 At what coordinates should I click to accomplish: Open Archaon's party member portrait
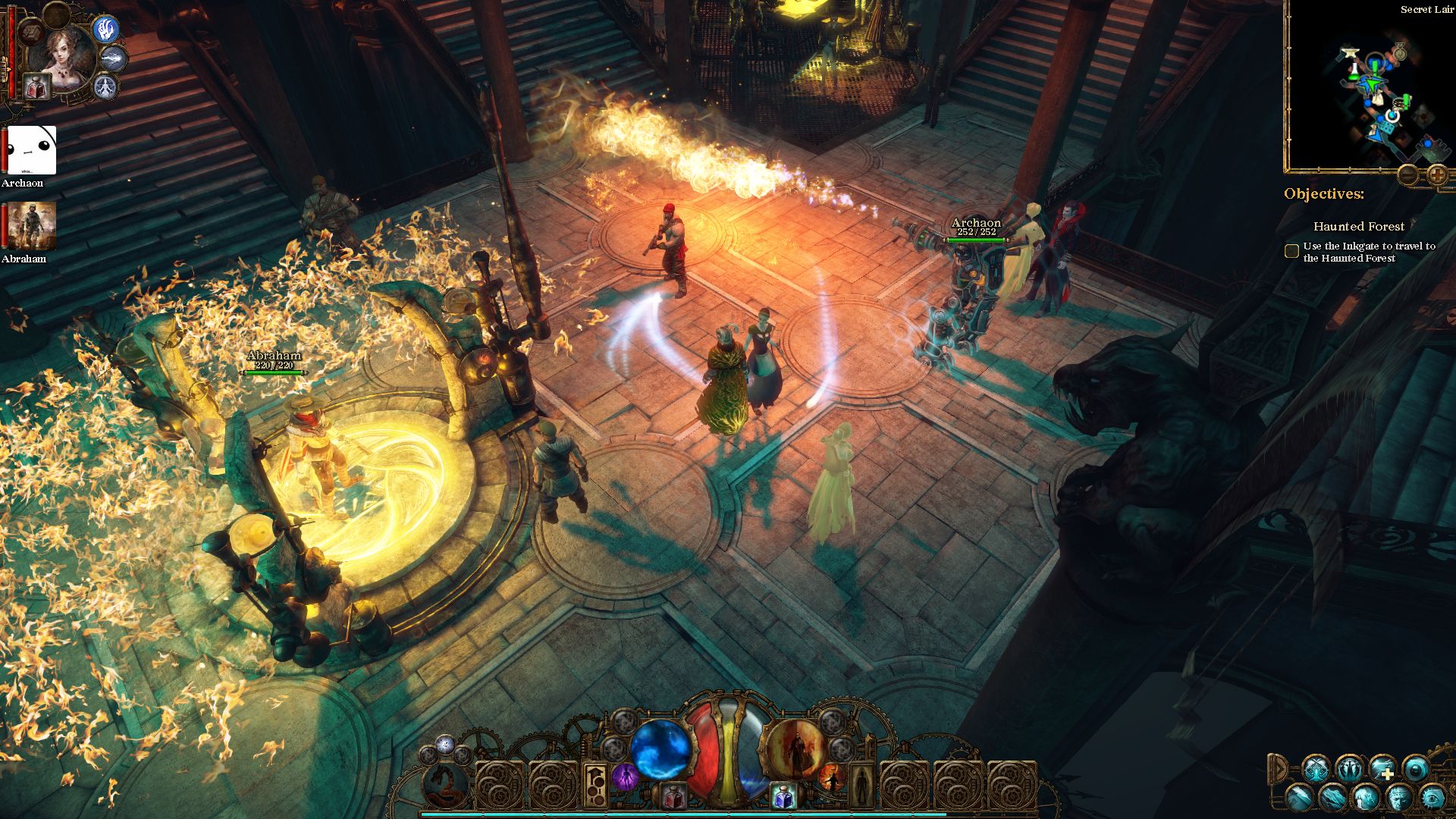point(32,150)
